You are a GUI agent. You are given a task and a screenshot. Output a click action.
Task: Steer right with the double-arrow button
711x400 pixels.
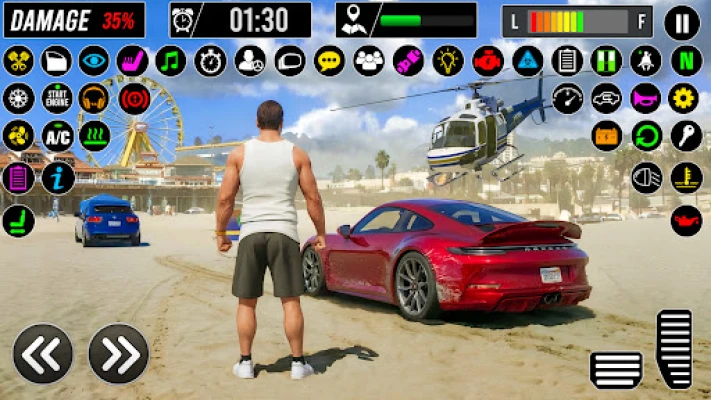[118, 353]
